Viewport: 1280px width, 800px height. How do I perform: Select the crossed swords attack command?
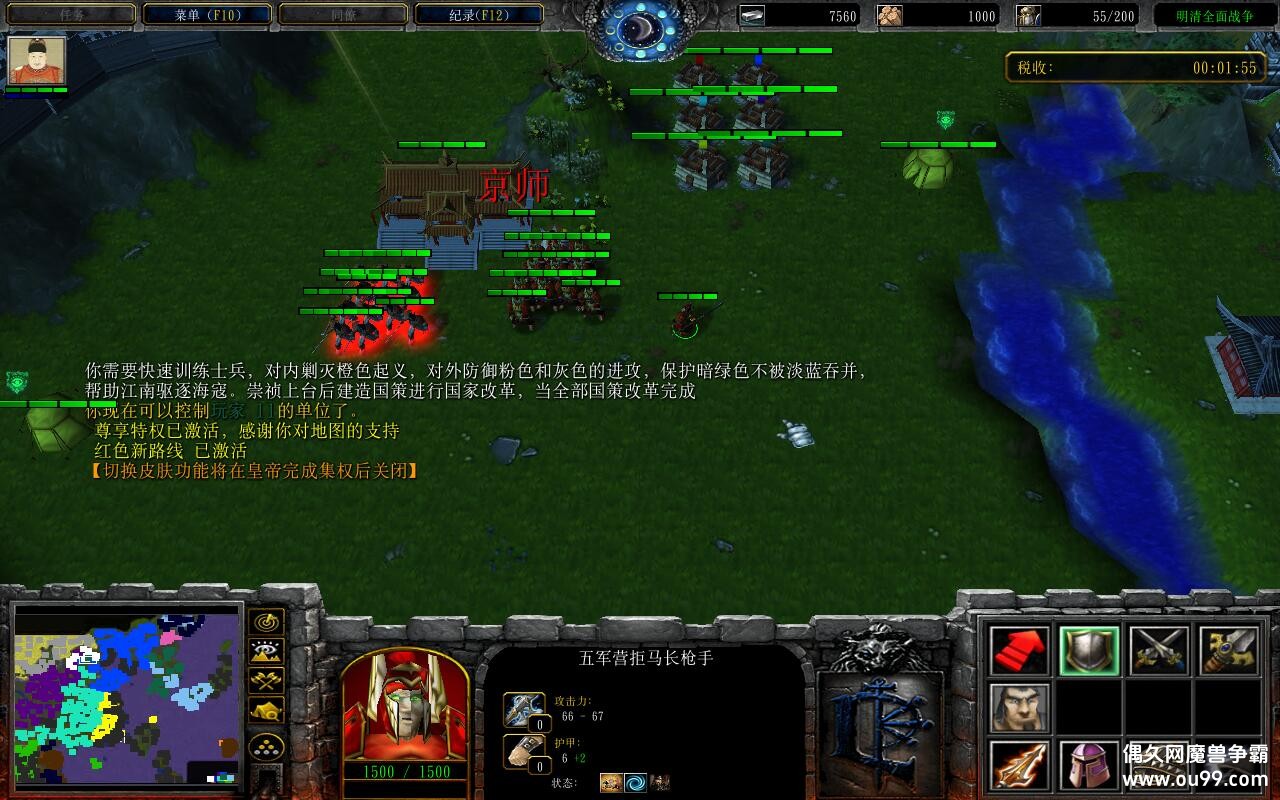coord(1162,651)
